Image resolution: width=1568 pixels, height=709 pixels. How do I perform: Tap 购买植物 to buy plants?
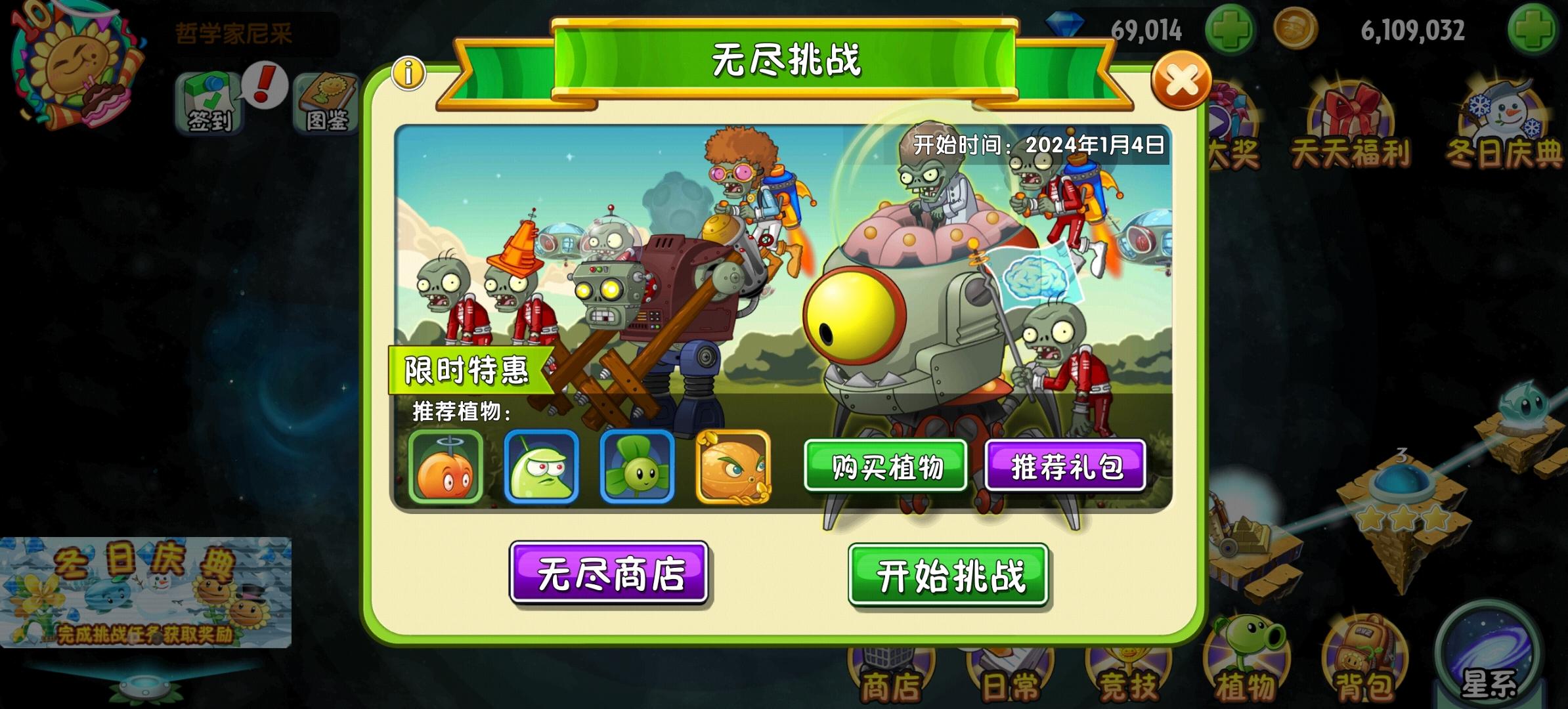point(886,466)
